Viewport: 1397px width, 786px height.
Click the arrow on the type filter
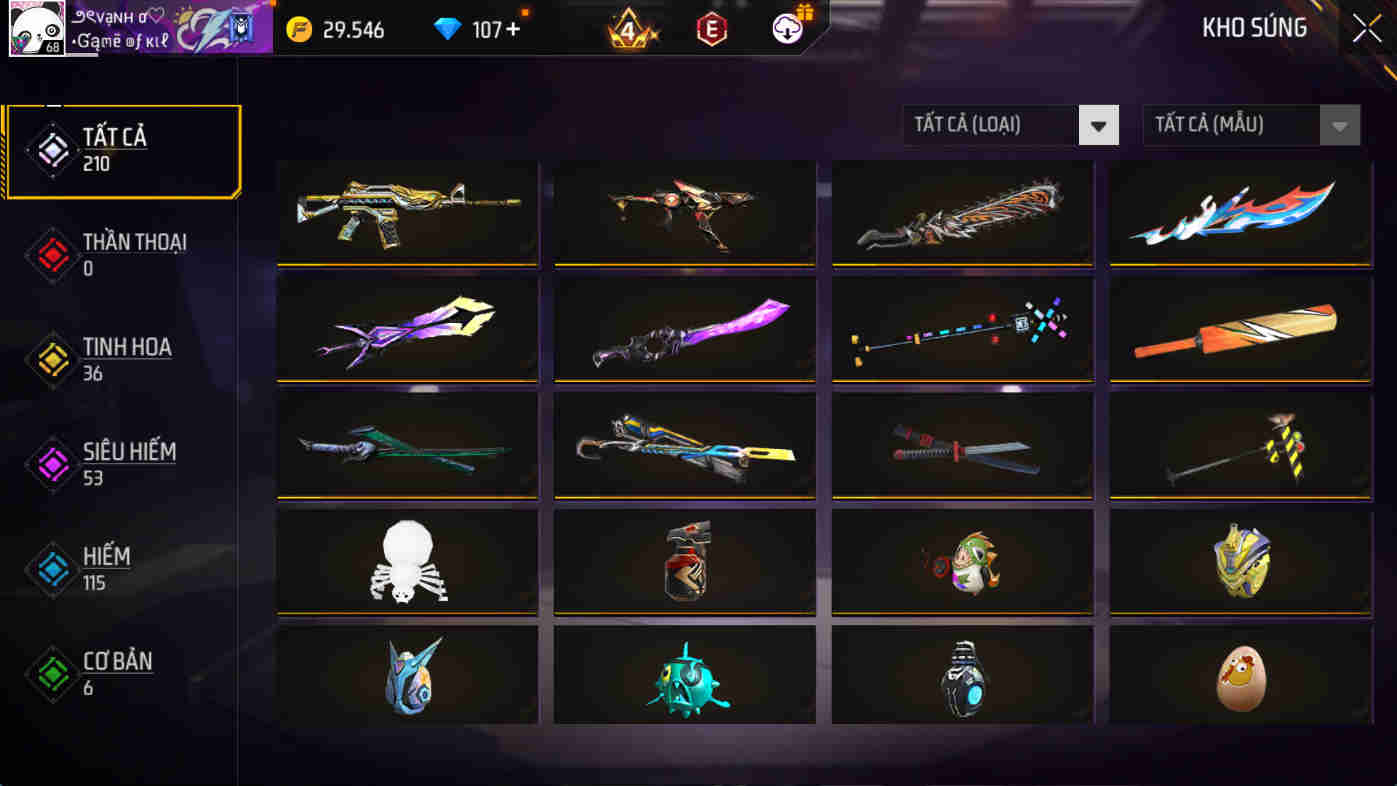coord(1098,124)
